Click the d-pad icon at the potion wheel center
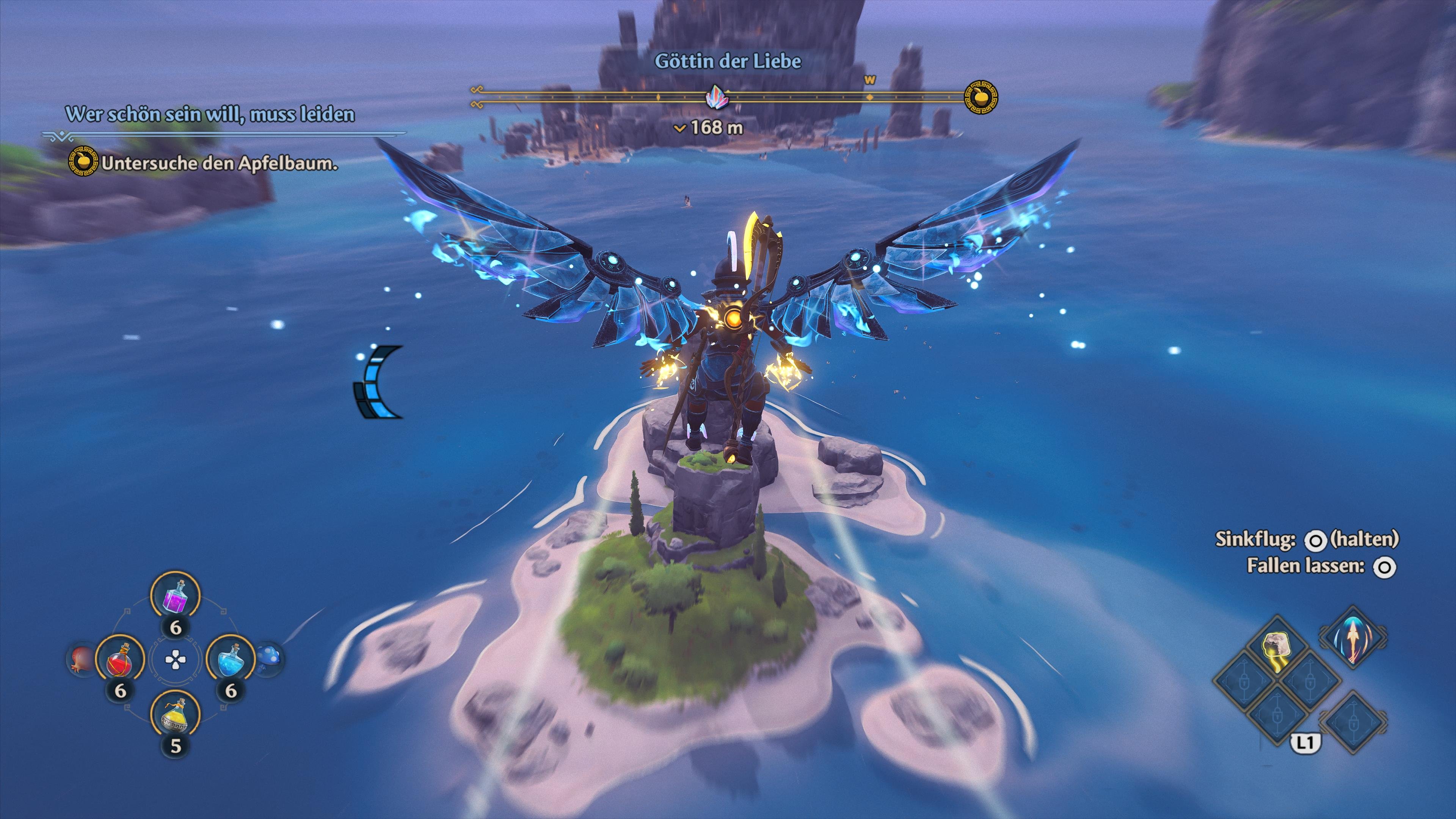The width and height of the screenshot is (1456, 819). pos(175,660)
